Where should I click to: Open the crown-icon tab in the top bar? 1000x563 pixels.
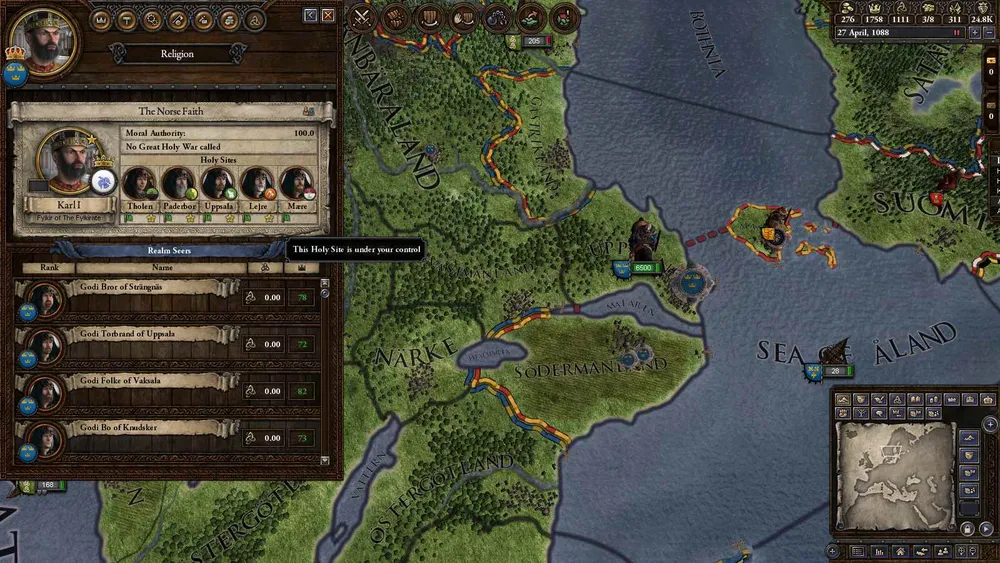click(101, 19)
